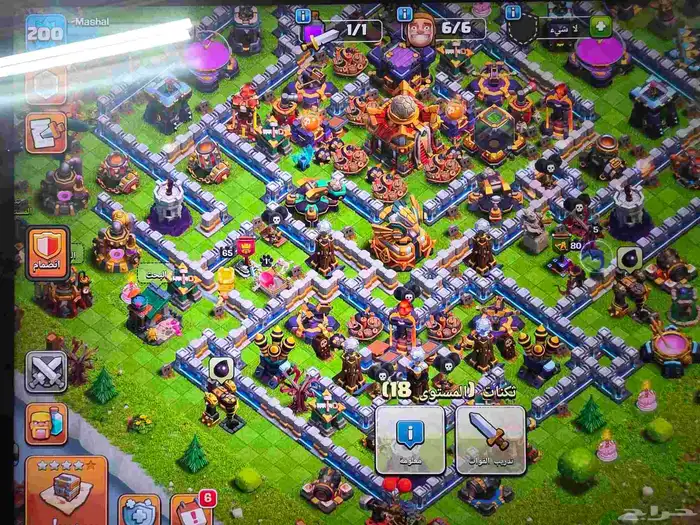Image resolution: width=700 pixels, height=525 pixels.
Task: Open the news button with red badge 6
Action: pos(190,510)
